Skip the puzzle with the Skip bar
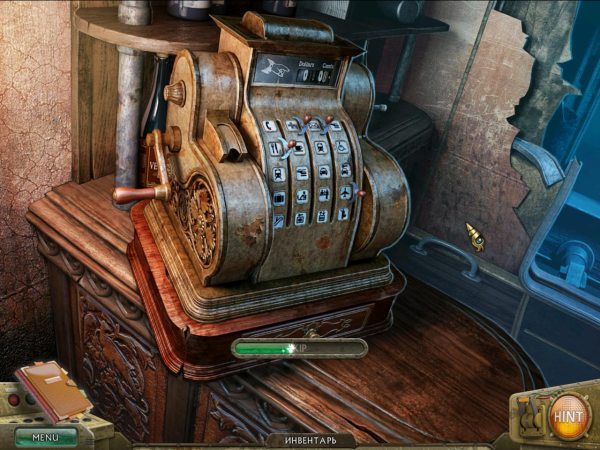600x450 pixels. click(299, 348)
